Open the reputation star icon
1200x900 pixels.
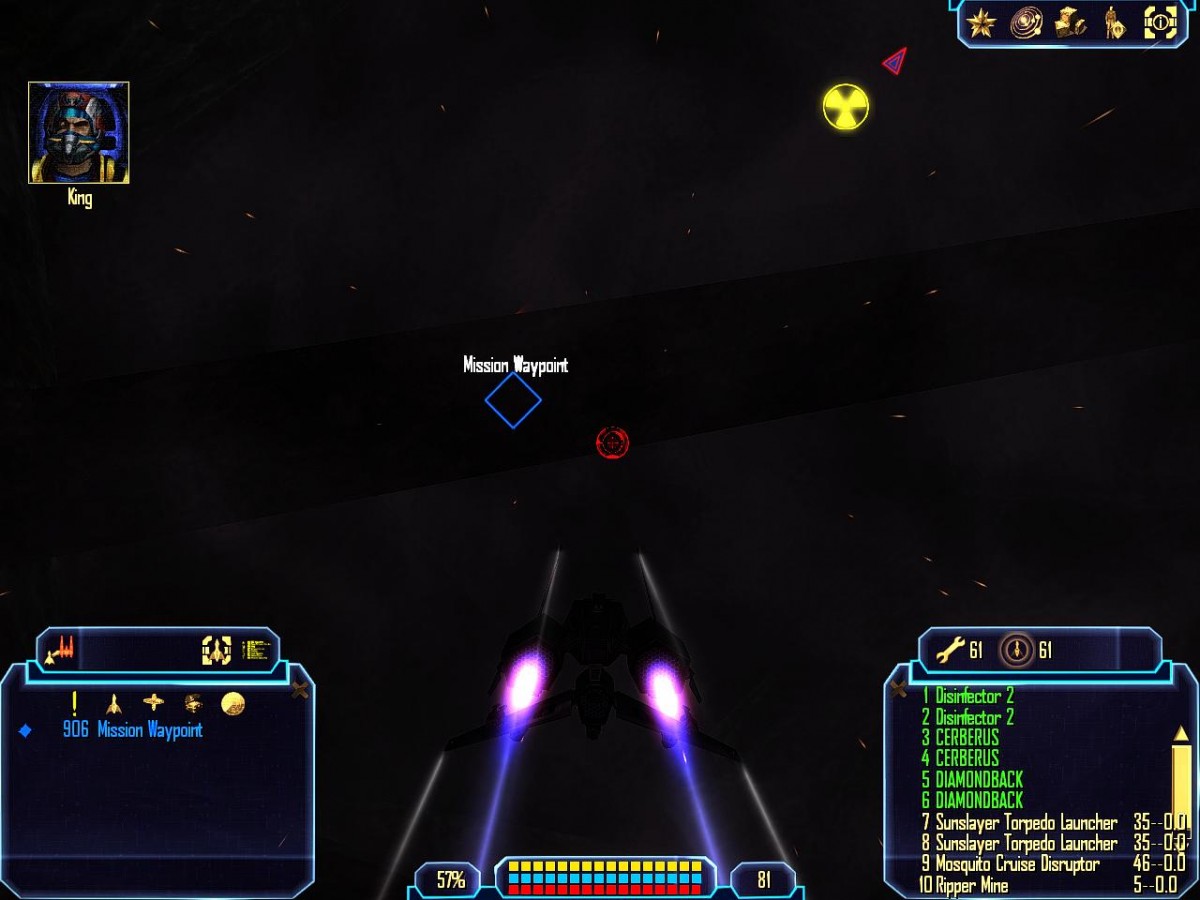(x=982, y=22)
